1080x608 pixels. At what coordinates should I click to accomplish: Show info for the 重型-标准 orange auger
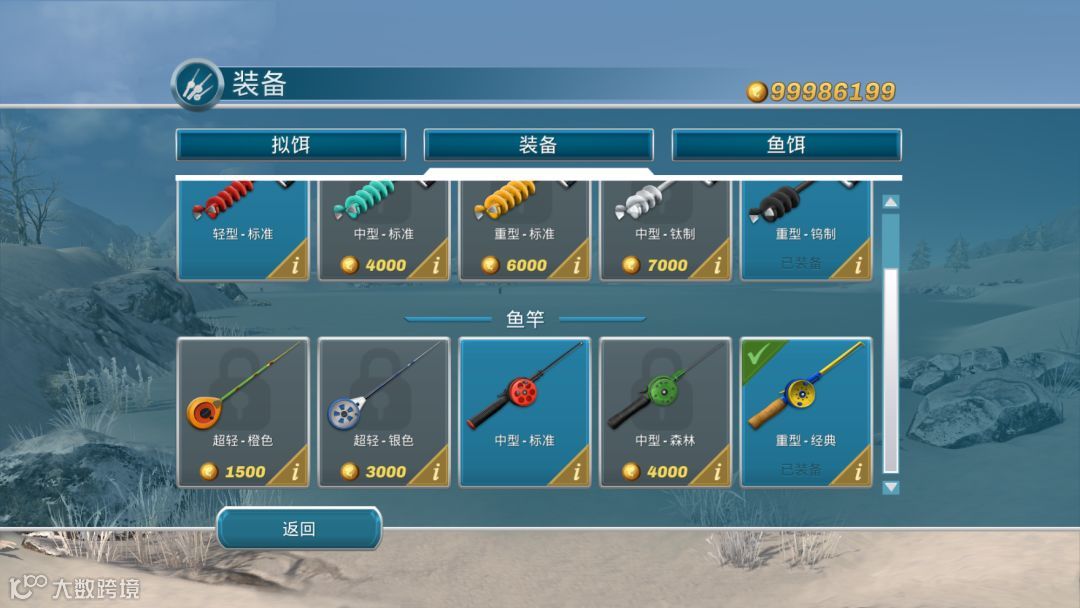[576, 266]
